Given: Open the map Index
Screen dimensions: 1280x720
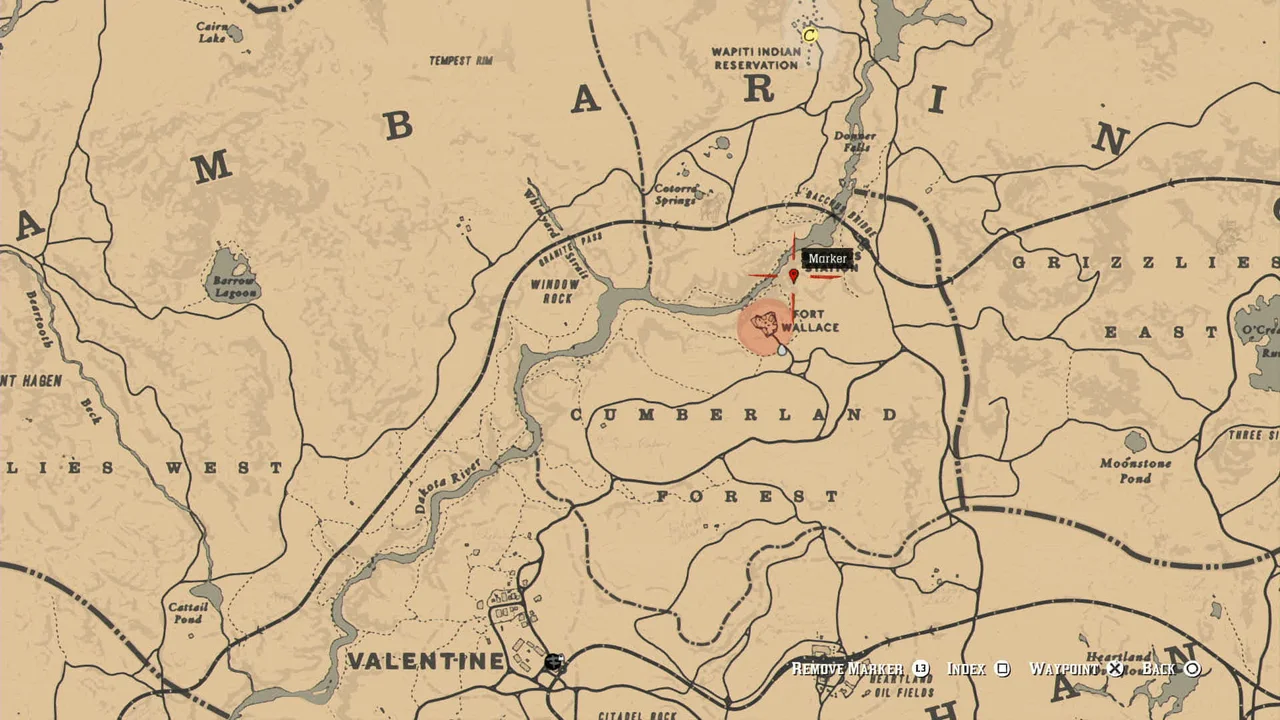Looking at the screenshot, I should tap(967, 668).
